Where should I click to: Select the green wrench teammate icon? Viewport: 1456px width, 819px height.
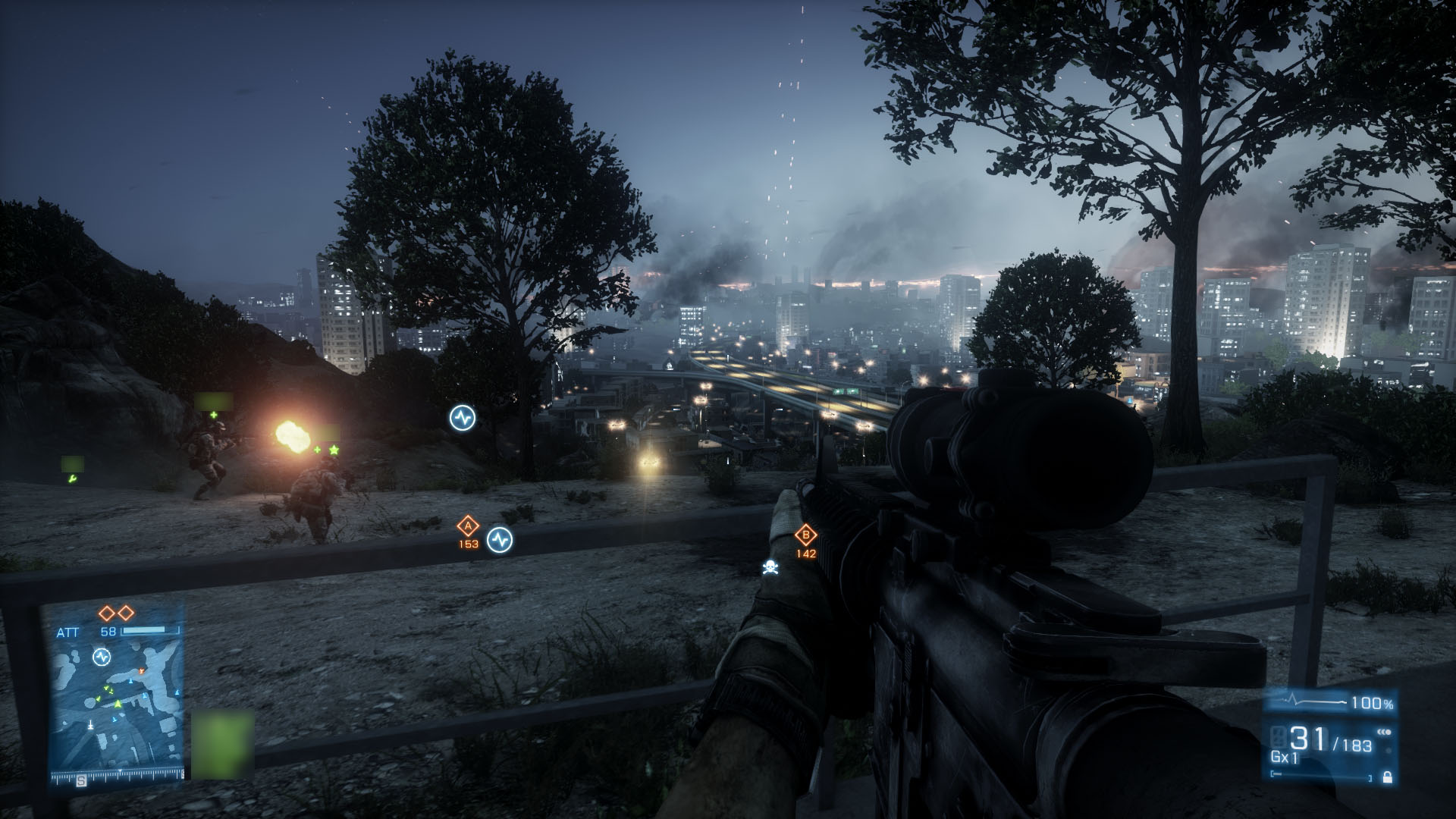coord(72,479)
